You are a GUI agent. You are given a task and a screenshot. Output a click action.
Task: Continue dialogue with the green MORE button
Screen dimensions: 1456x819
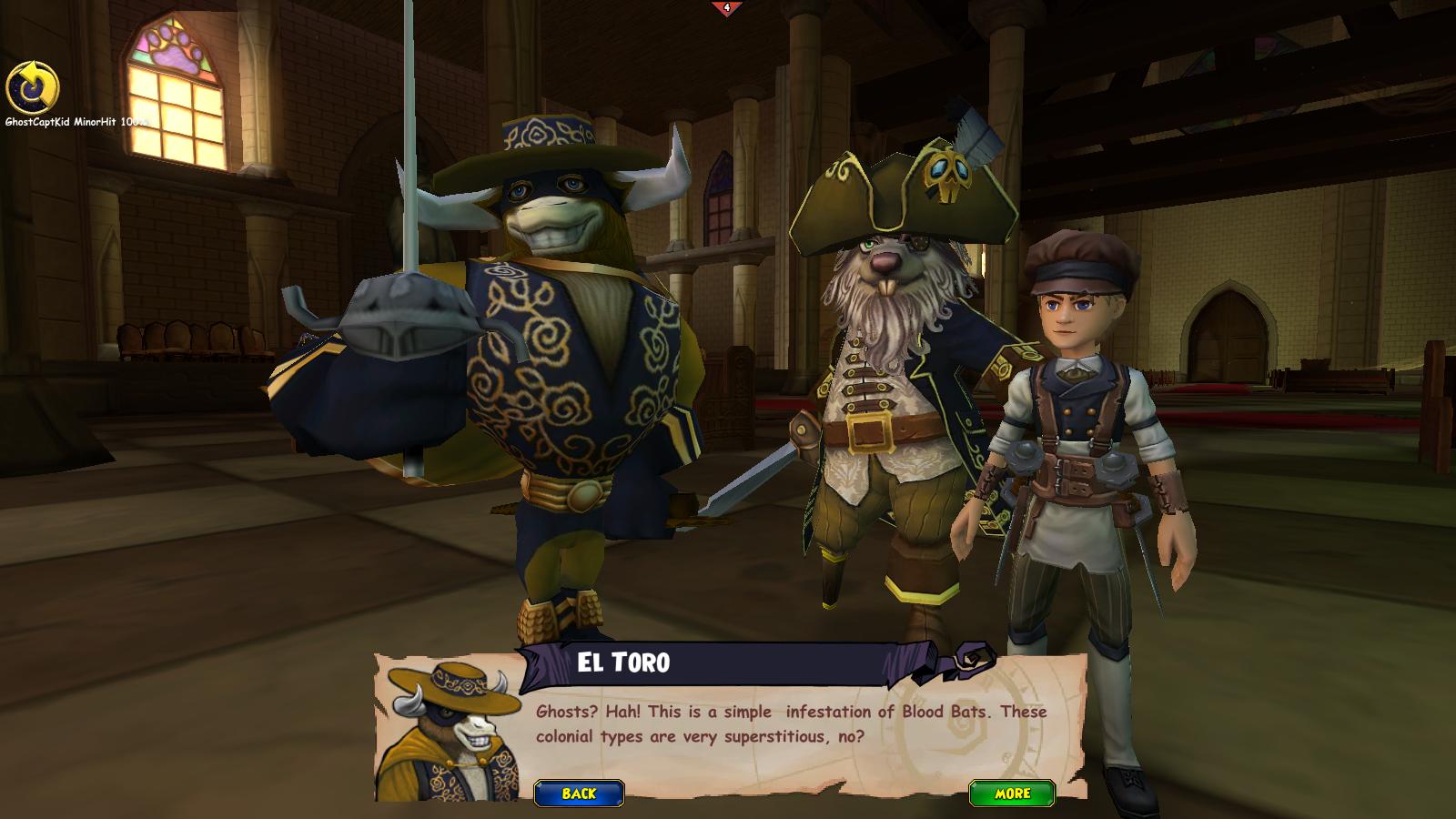coord(1012,794)
